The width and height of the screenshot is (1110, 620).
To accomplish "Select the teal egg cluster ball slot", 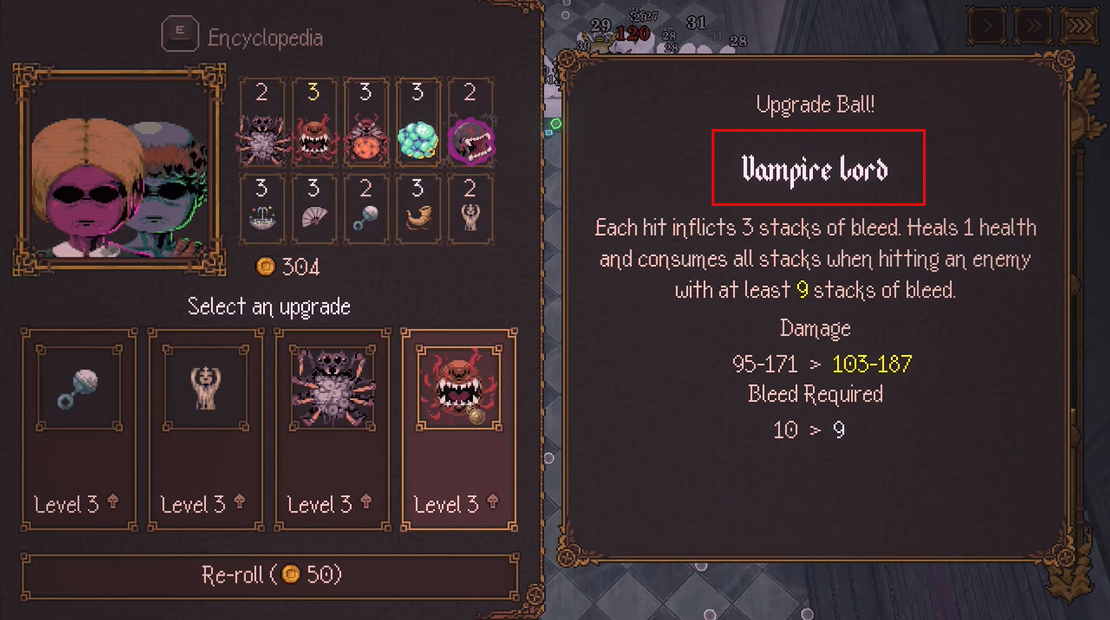I will coord(418,123).
